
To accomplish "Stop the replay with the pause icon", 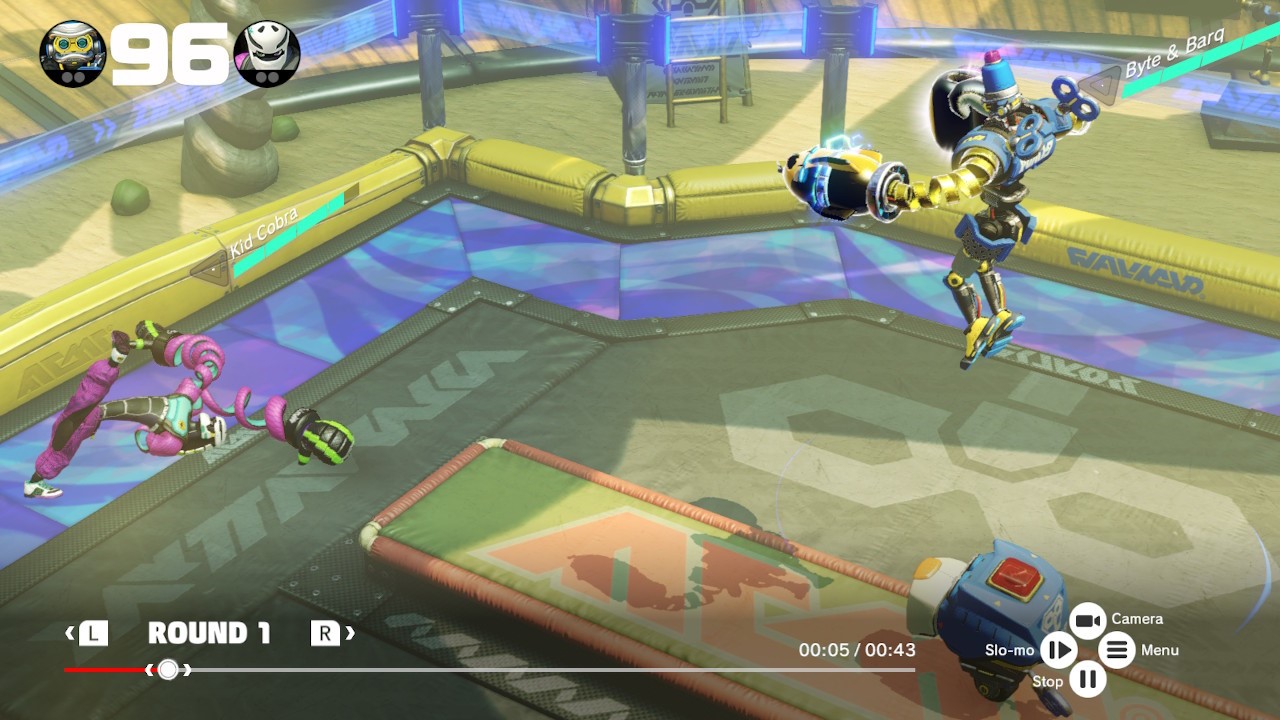I will coord(1087,681).
